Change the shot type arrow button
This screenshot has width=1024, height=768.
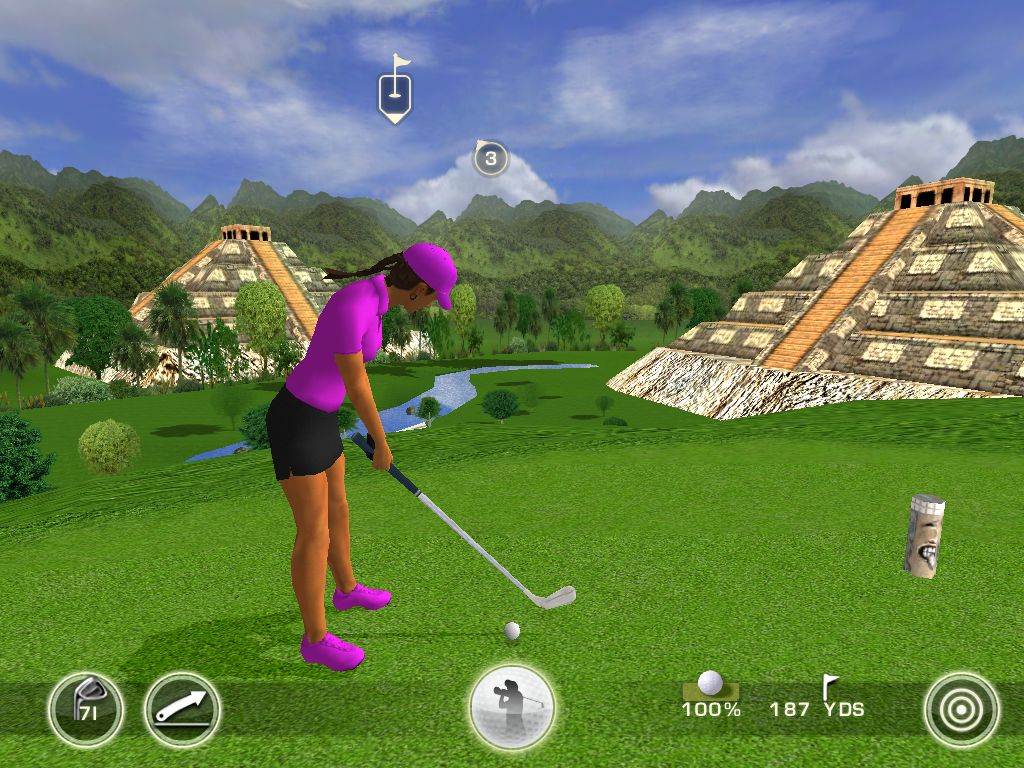(x=182, y=710)
